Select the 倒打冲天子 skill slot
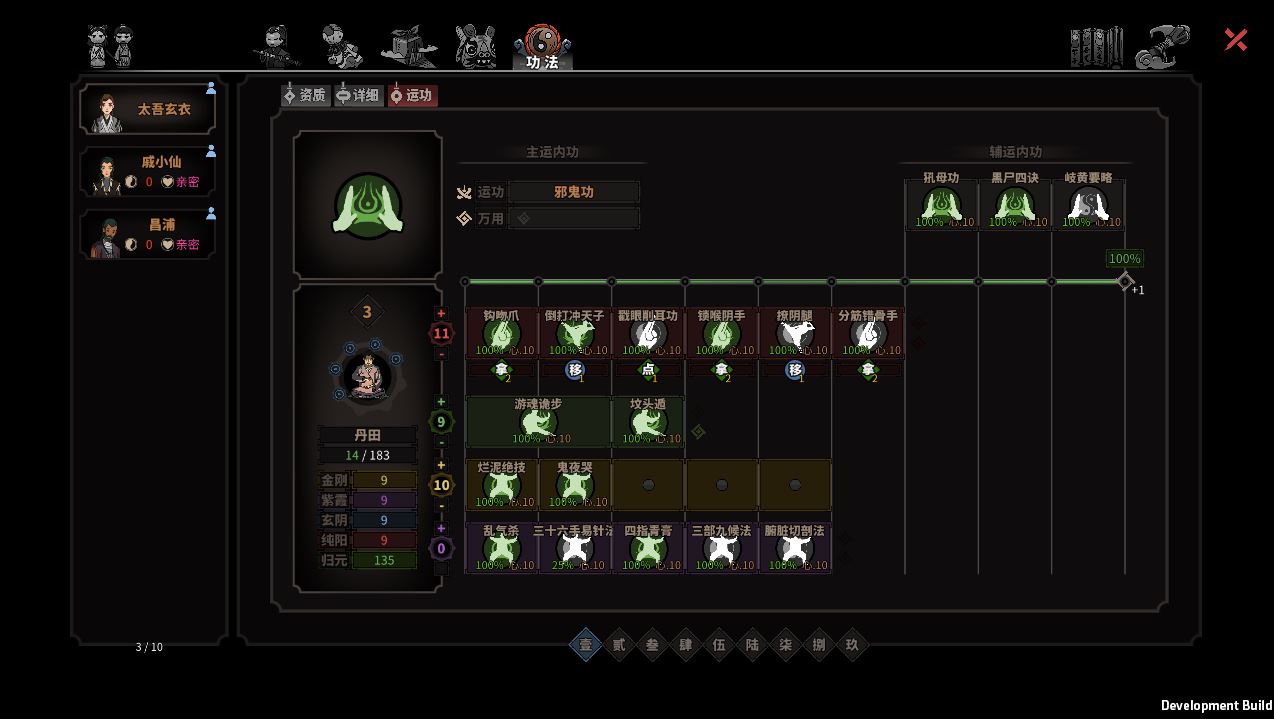1274x719 pixels. [x=575, y=333]
